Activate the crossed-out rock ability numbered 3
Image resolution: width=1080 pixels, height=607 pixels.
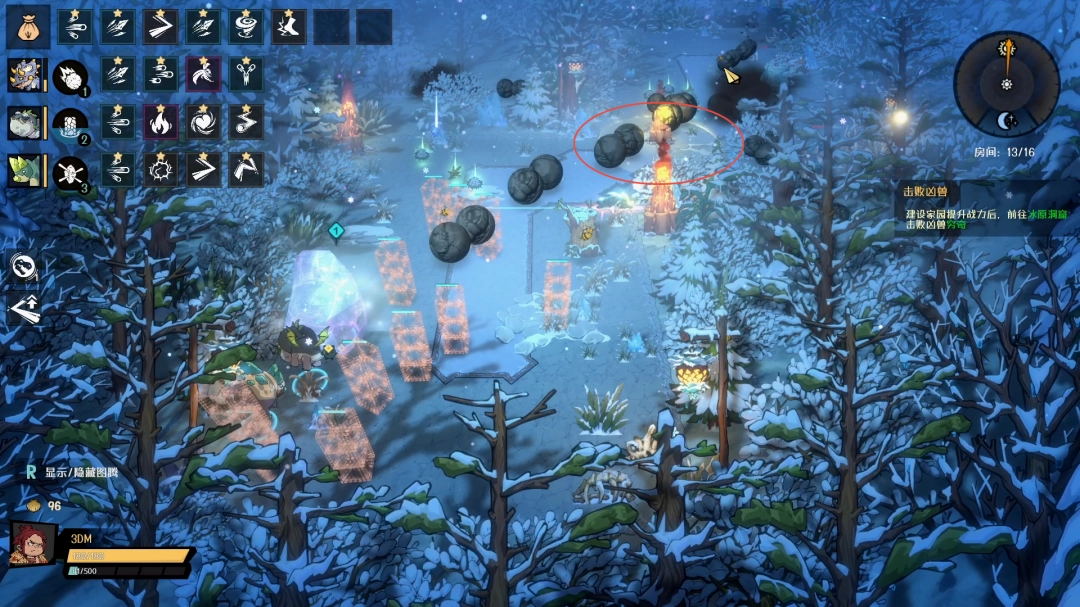70,172
